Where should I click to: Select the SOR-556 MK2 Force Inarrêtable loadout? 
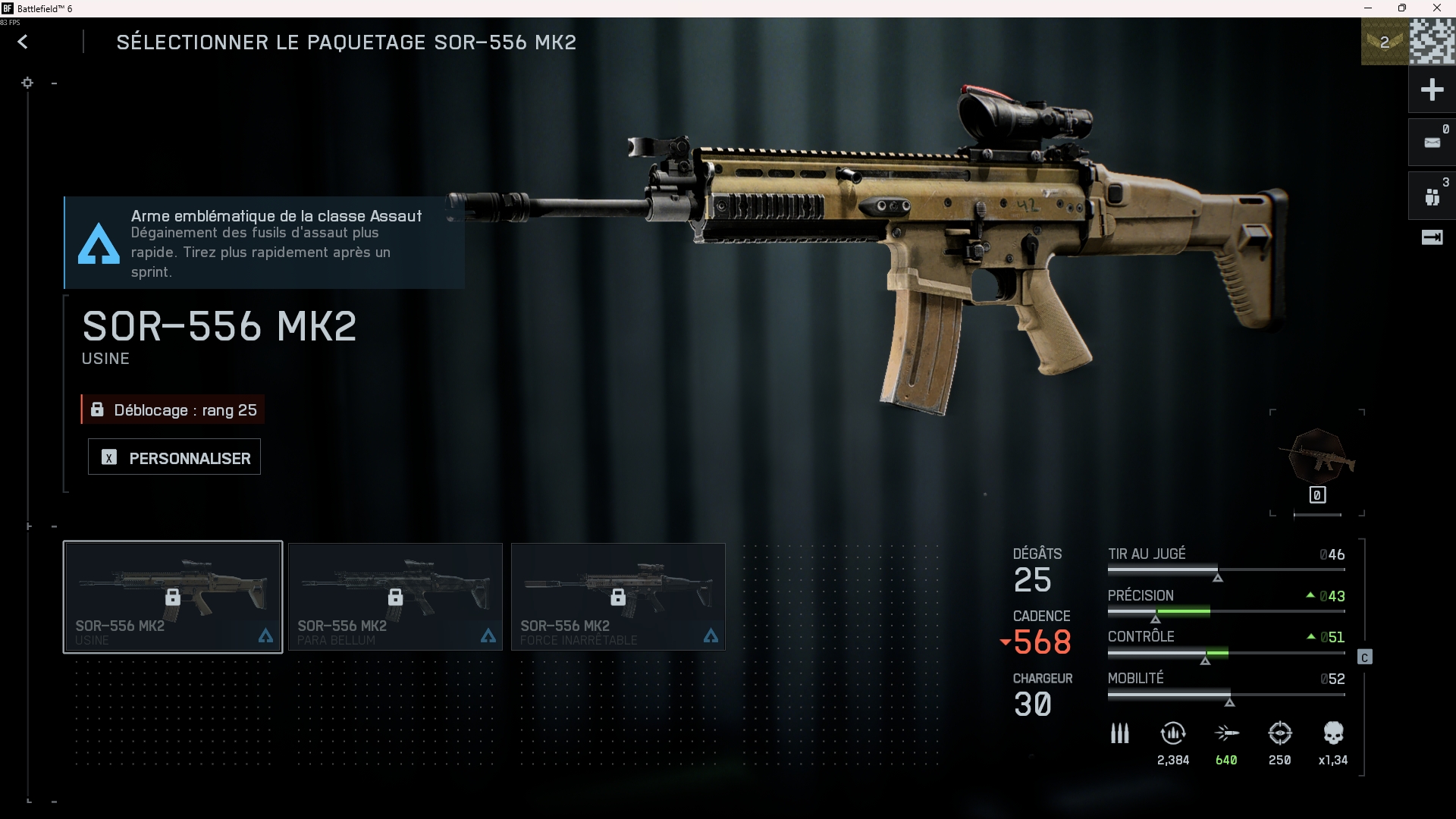click(x=618, y=597)
